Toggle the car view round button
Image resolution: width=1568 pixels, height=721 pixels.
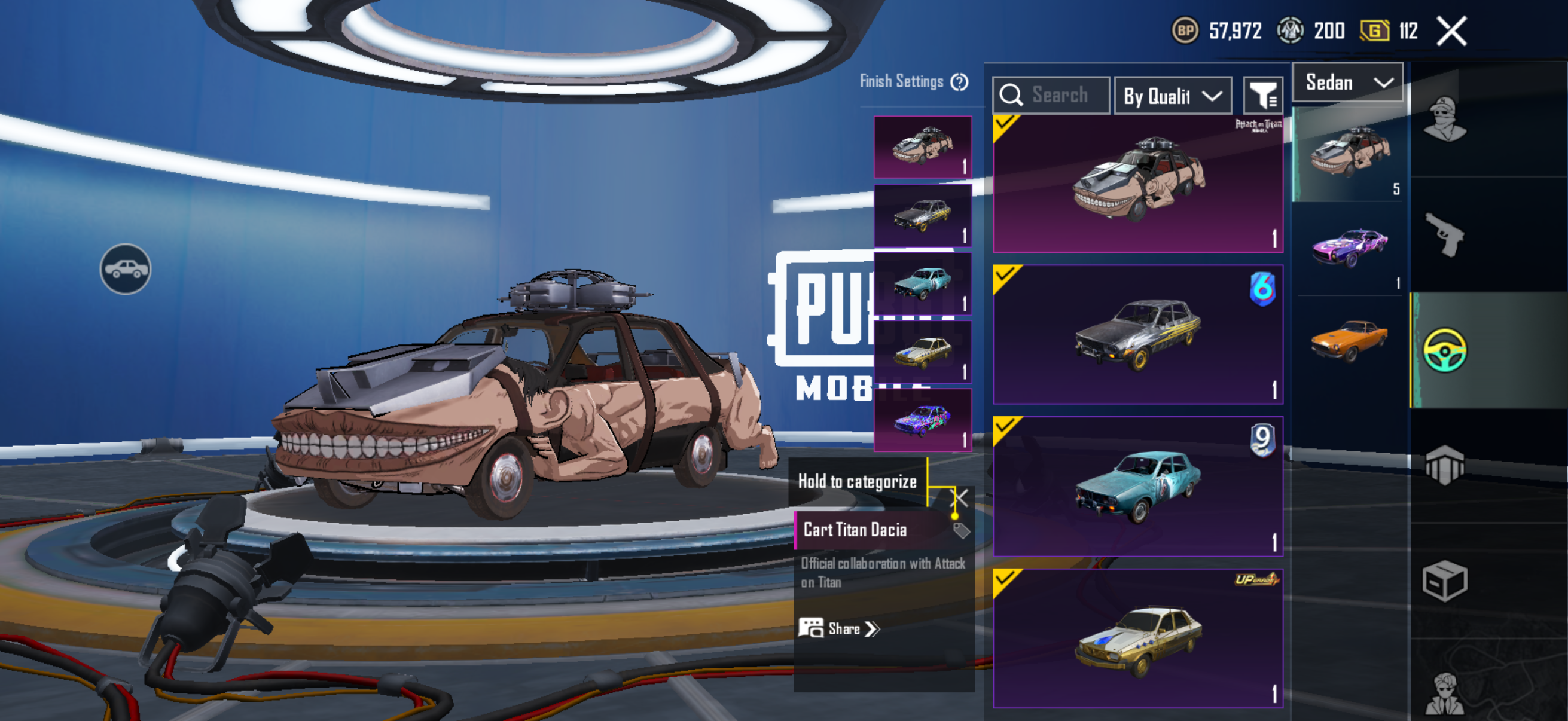click(x=126, y=269)
